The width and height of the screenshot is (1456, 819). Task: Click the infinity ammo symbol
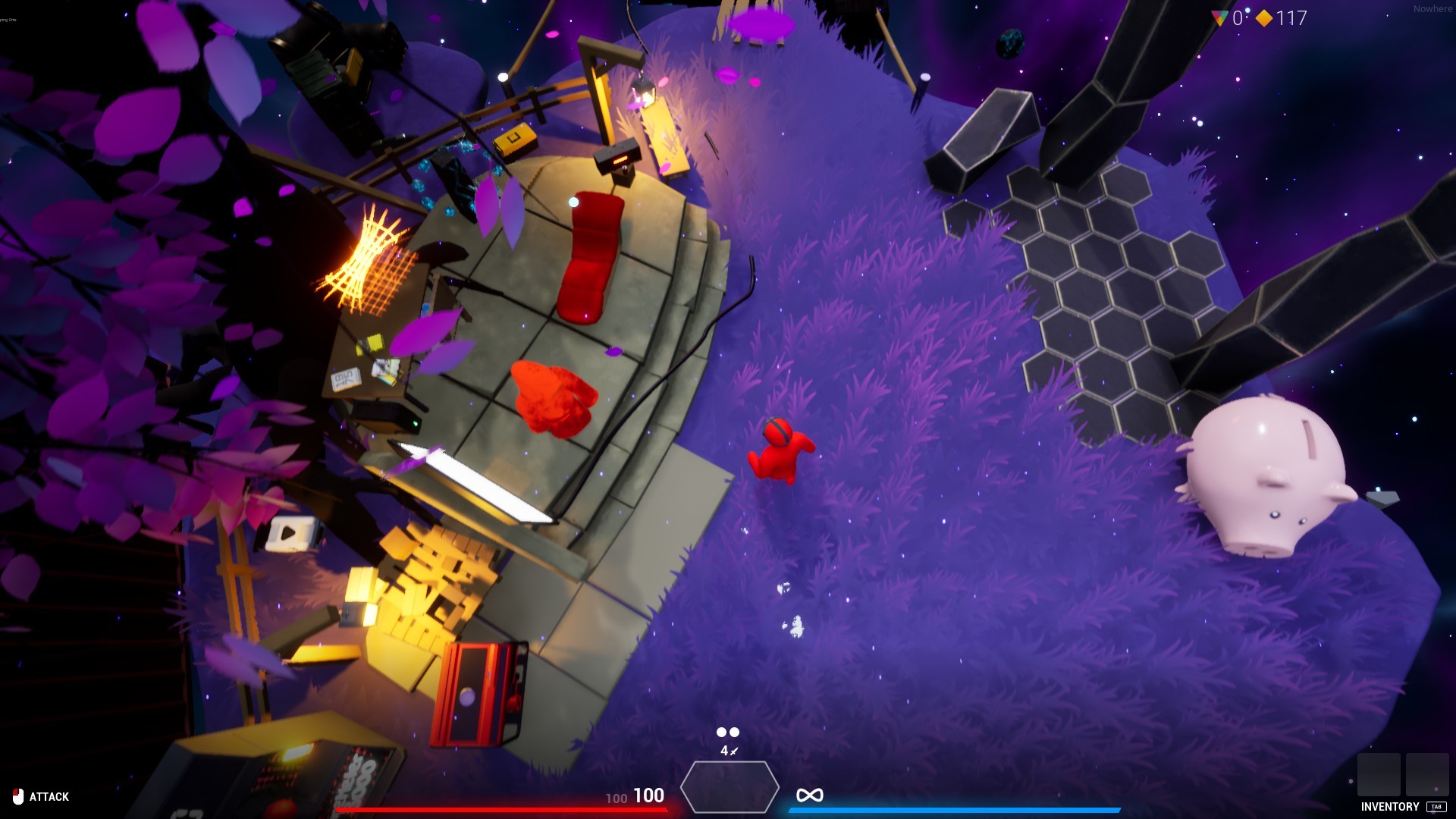[810, 794]
